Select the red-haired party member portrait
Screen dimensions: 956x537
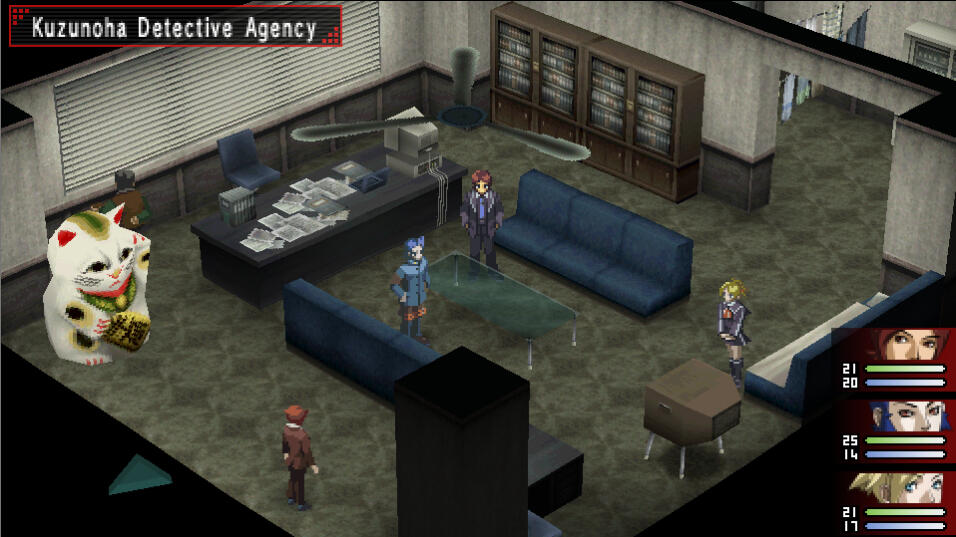pyautogui.click(x=908, y=345)
